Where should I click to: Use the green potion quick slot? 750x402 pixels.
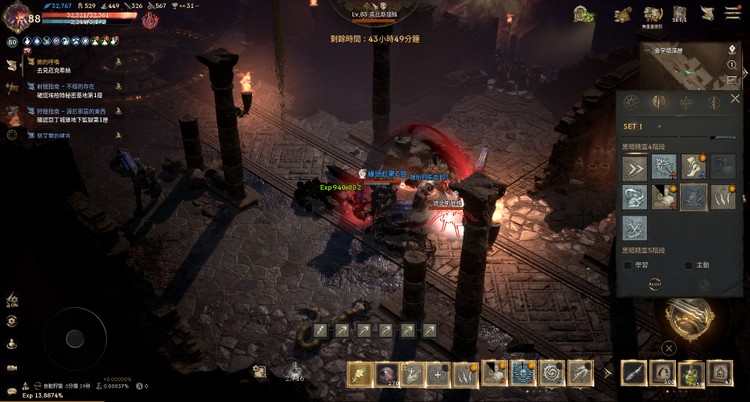[x=691, y=374]
